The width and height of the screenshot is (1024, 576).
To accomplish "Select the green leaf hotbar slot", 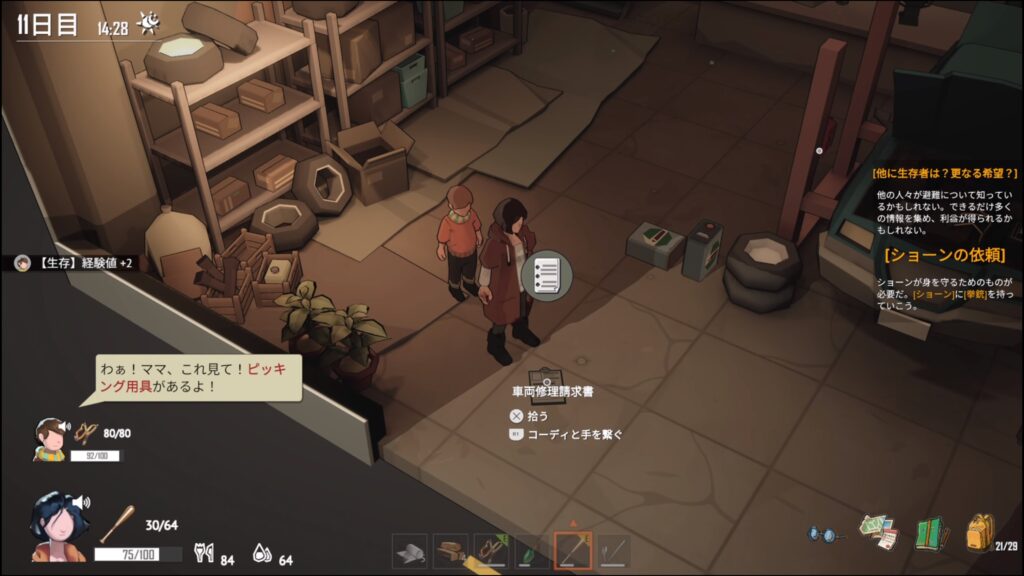I will [x=532, y=550].
